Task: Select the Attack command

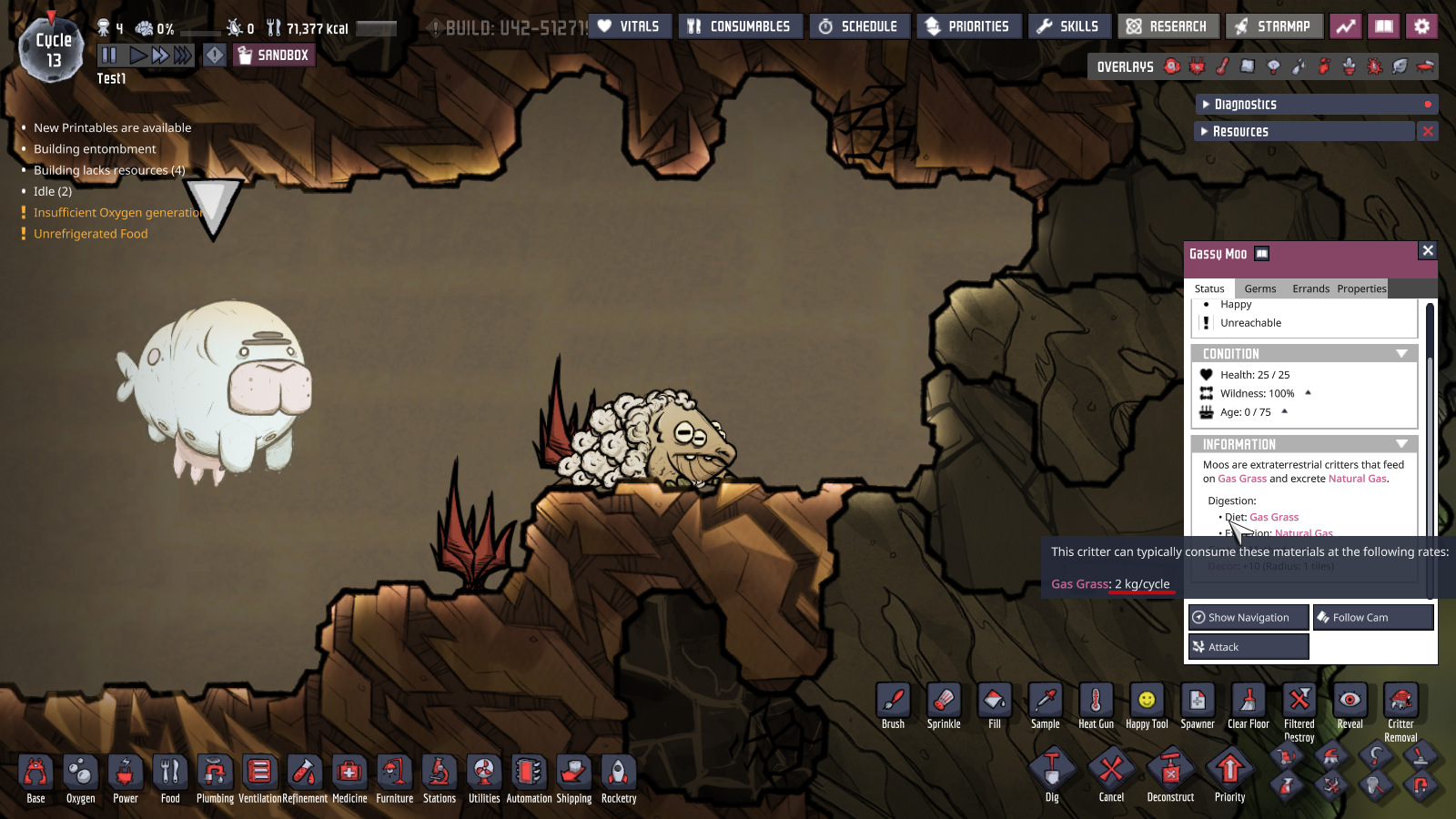Action: pos(1249,647)
